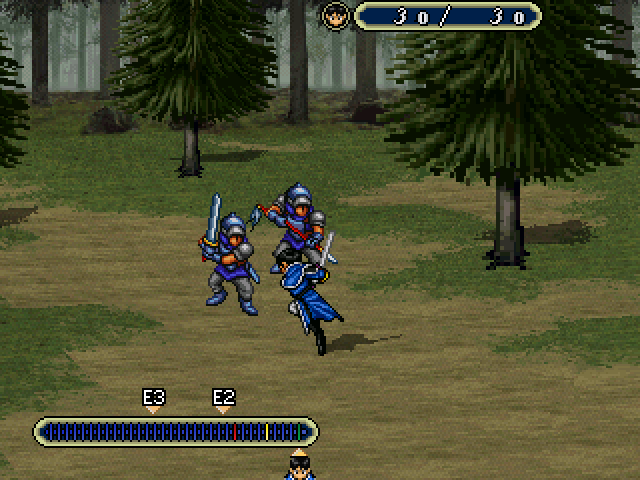640x480 pixels.
Task: Click the hero portrait icon beside HP
Action: coord(334,15)
